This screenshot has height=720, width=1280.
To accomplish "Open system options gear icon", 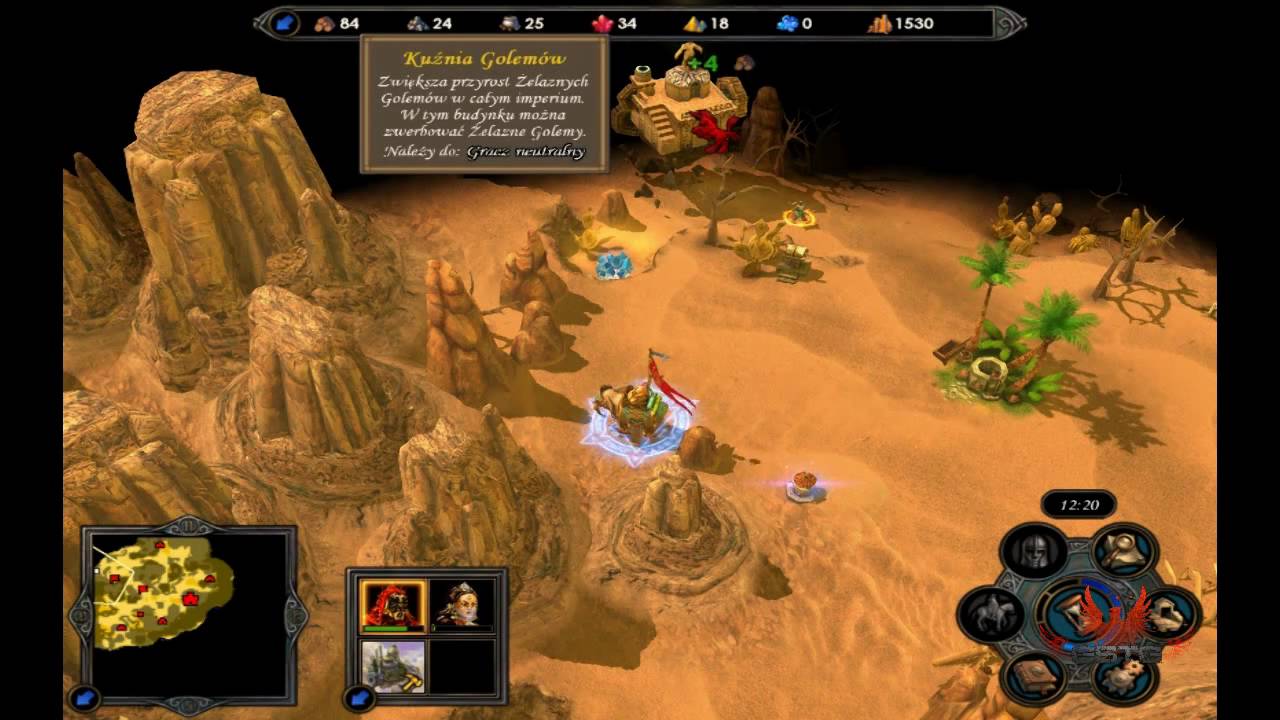I will point(1123,677).
